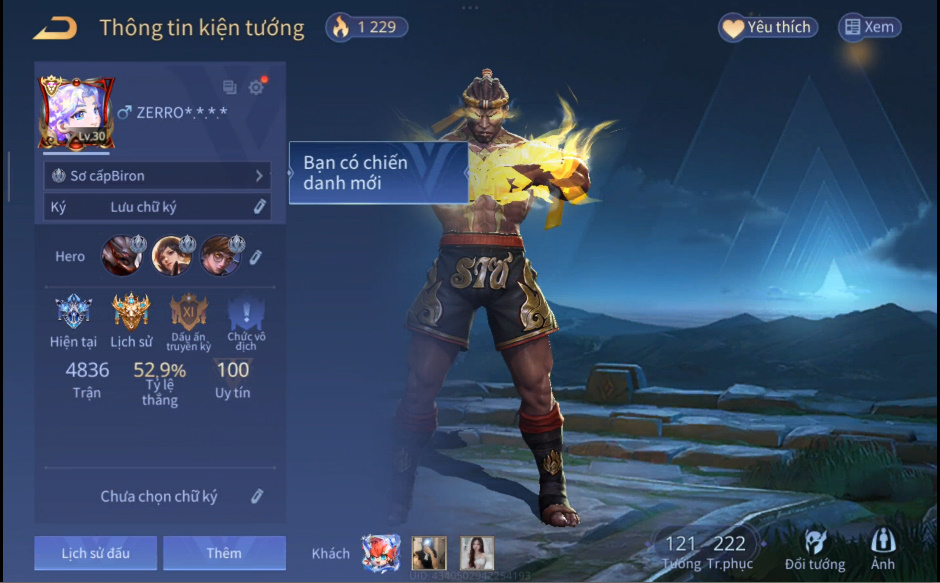Open the Ảnh photo option

coord(883,551)
